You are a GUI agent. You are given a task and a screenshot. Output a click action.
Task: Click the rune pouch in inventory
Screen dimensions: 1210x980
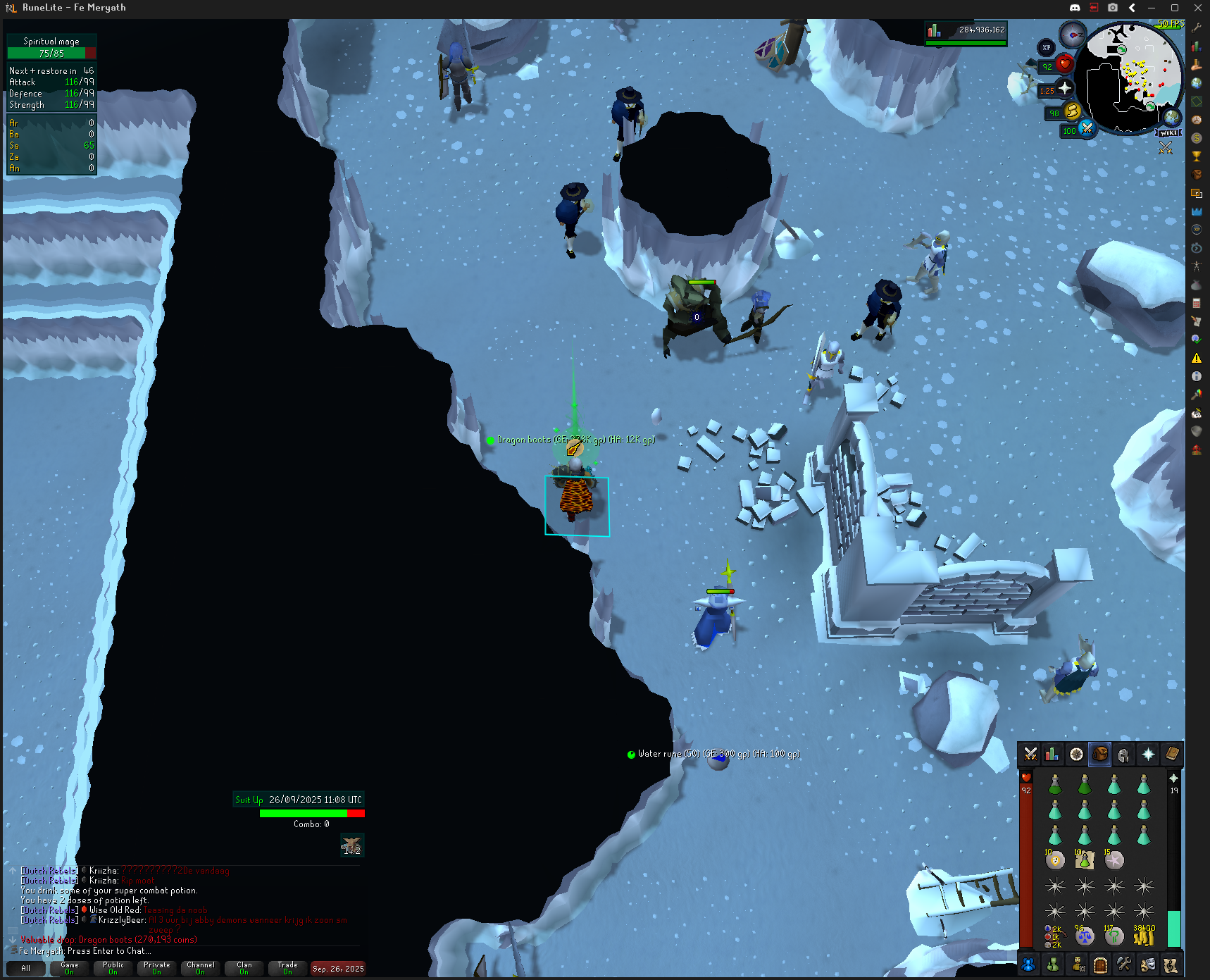tap(1054, 936)
